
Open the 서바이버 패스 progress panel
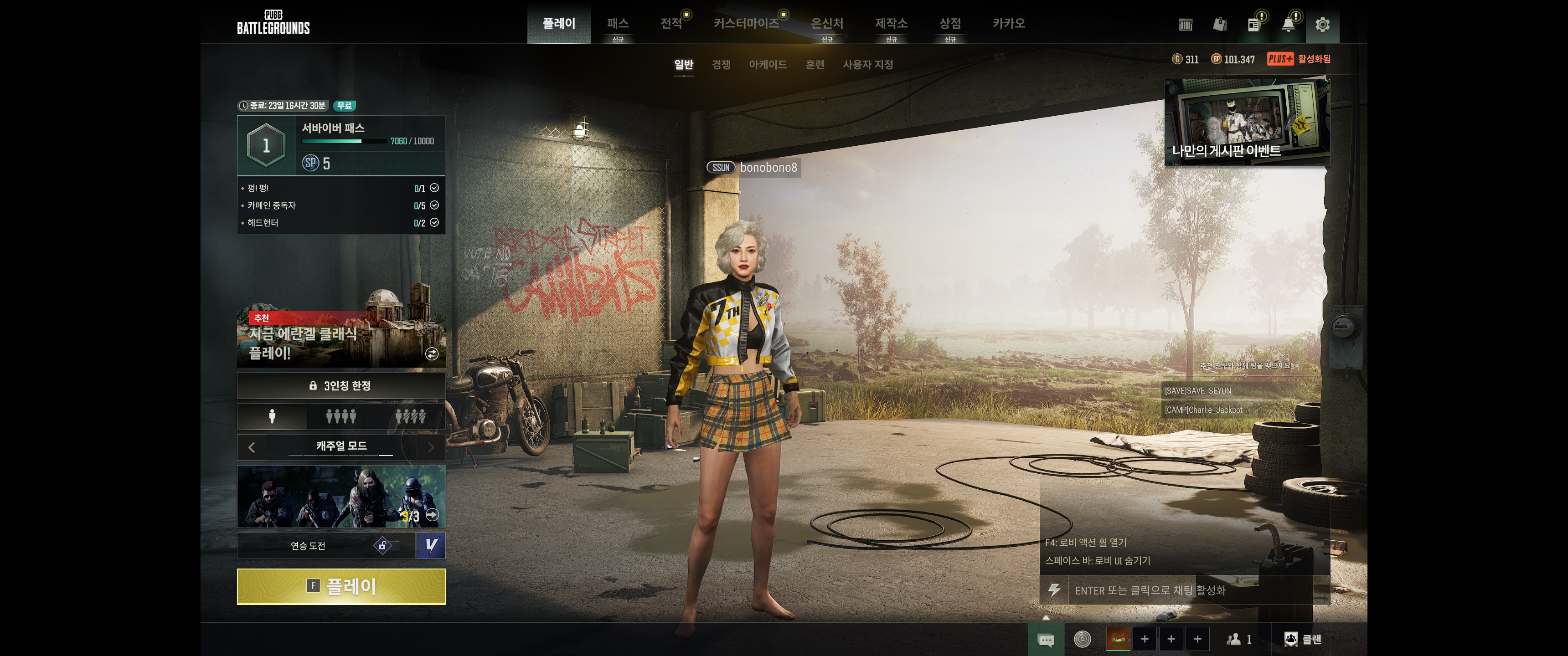tap(341, 145)
